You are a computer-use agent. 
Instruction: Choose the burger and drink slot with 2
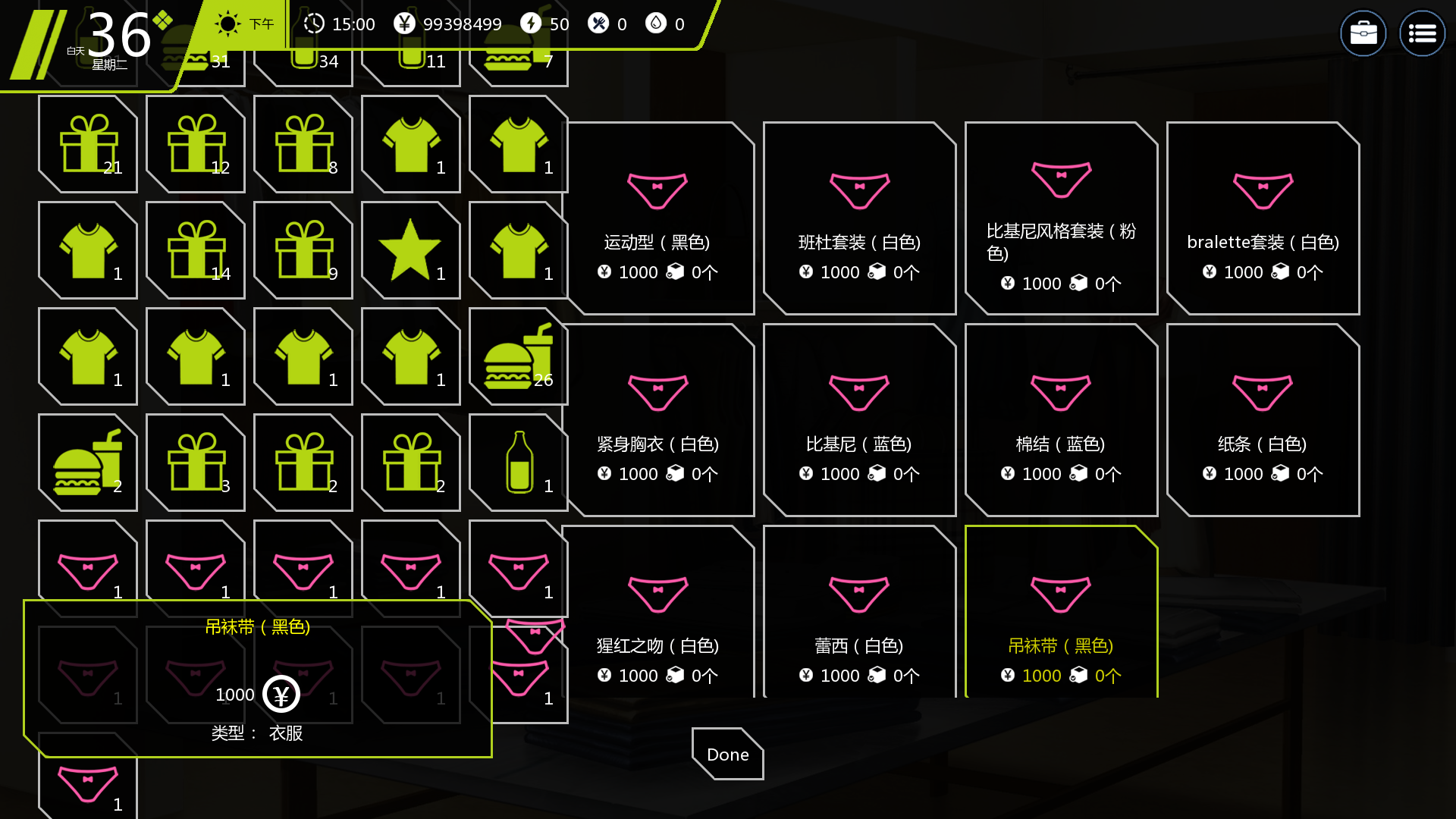(88, 463)
